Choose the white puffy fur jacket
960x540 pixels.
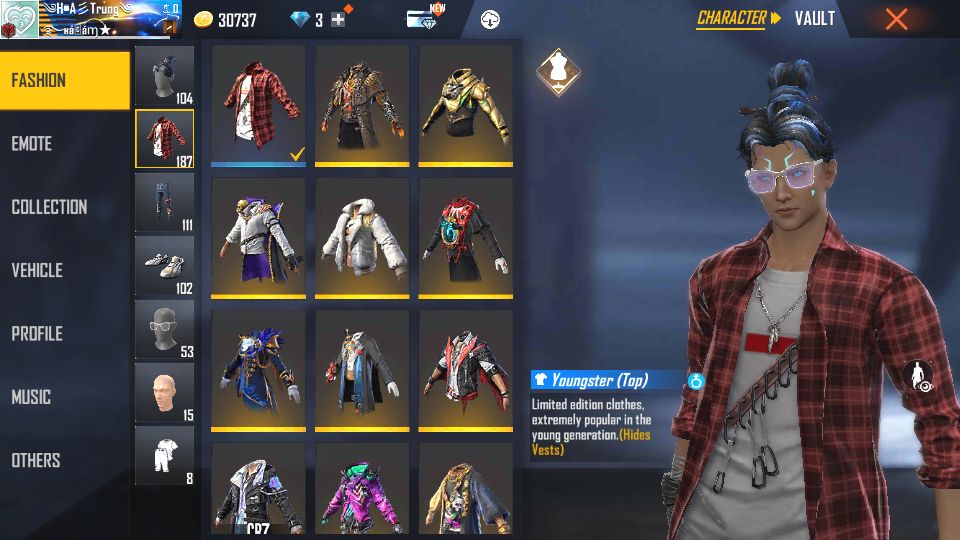click(x=361, y=236)
